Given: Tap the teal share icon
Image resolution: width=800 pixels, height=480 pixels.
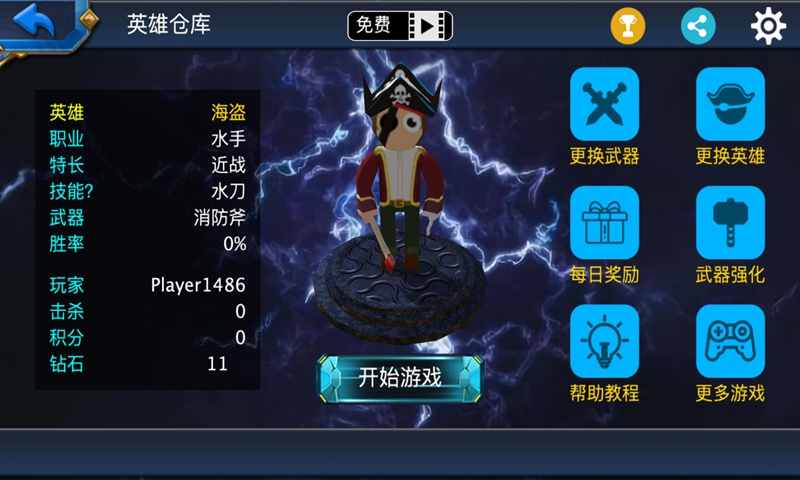Looking at the screenshot, I should [698, 26].
